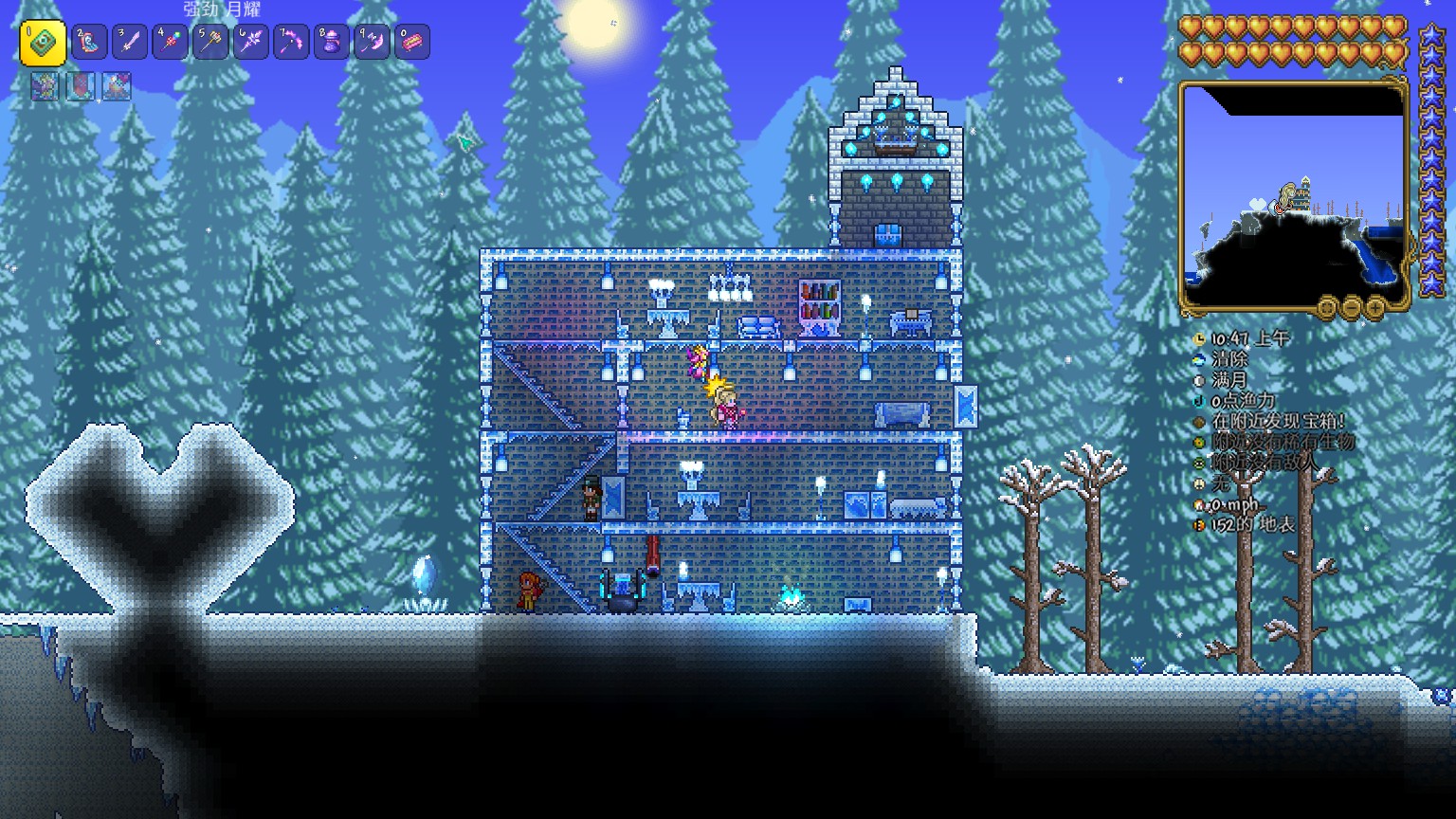Choose the purple sword in hotbar slot 3

[x=130, y=43]
